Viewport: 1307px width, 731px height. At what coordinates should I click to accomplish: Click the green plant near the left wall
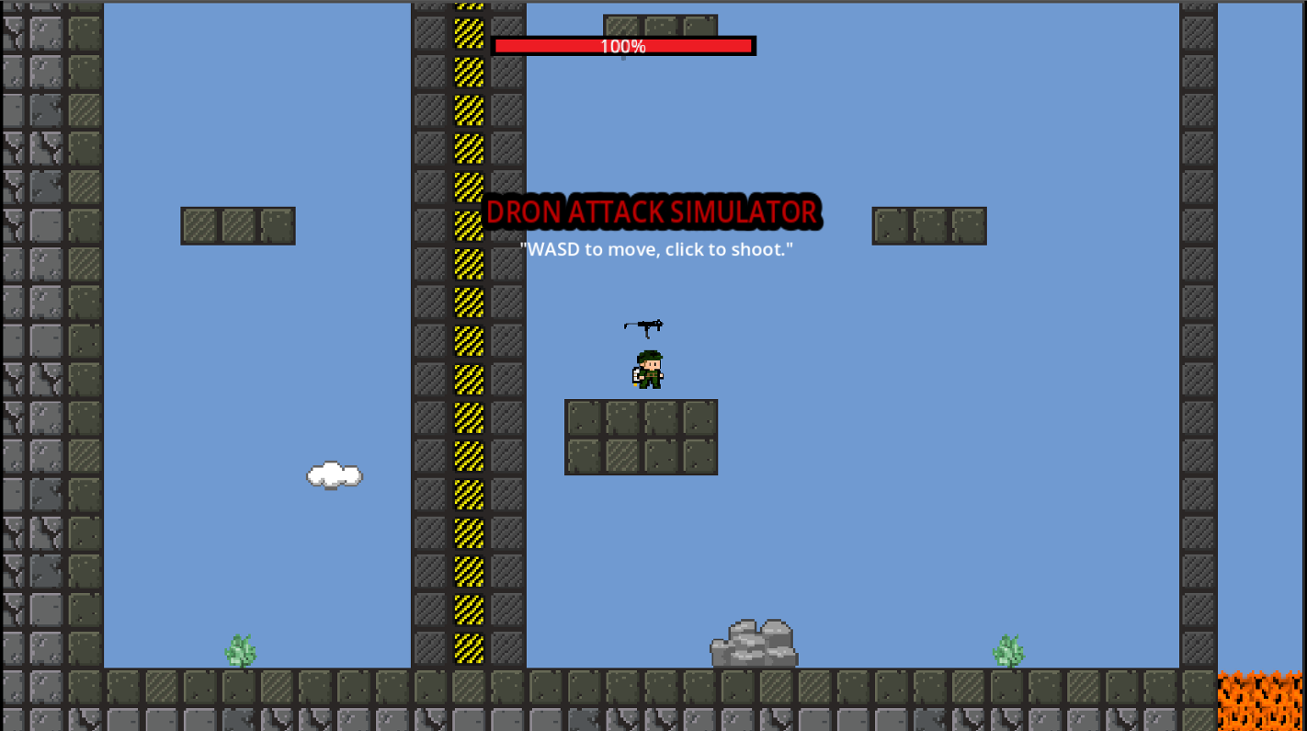pos(240,648)
